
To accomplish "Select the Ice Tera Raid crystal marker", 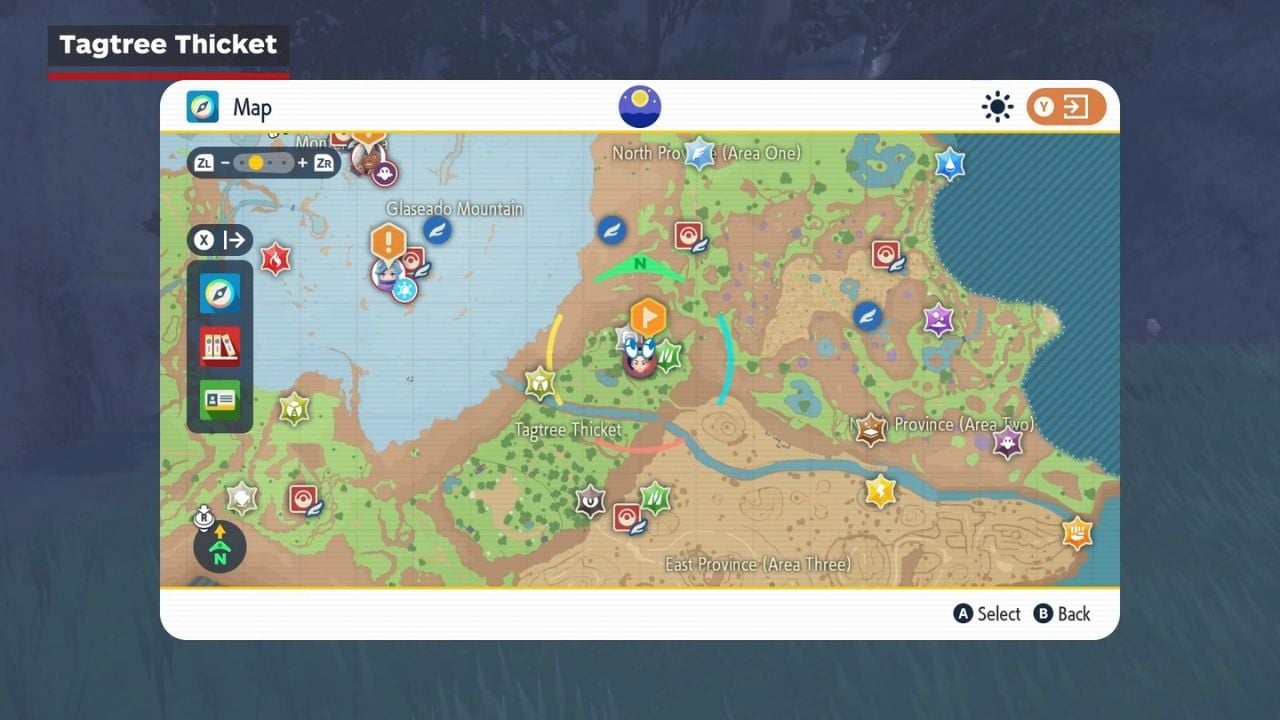I will pos(699,153).
